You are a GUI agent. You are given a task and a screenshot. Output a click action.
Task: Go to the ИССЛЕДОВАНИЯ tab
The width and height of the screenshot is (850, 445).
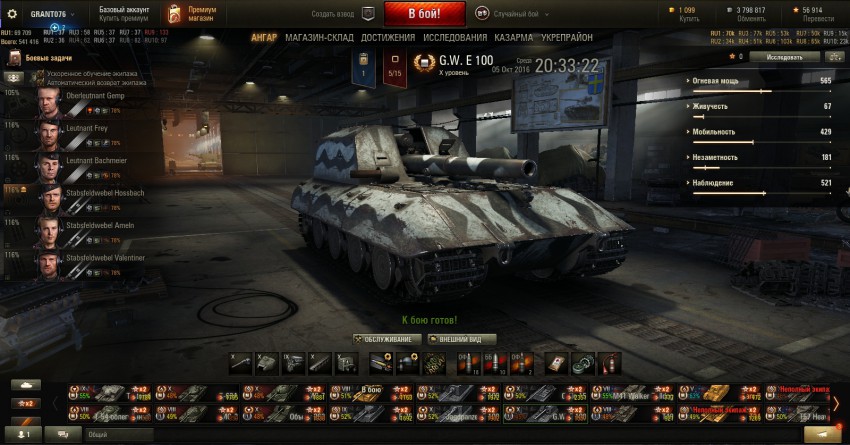(454, 37)
